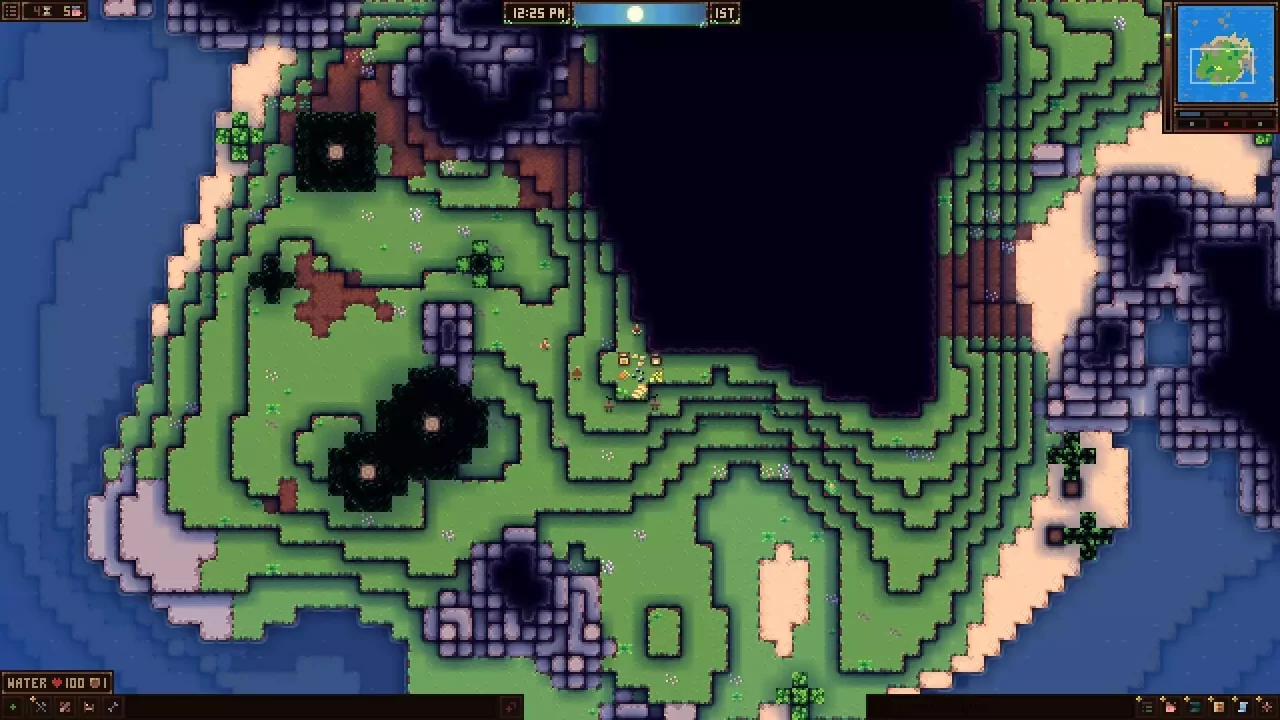
Task: Toggle the red tool icon near bottom left
Action: point(62,707)
